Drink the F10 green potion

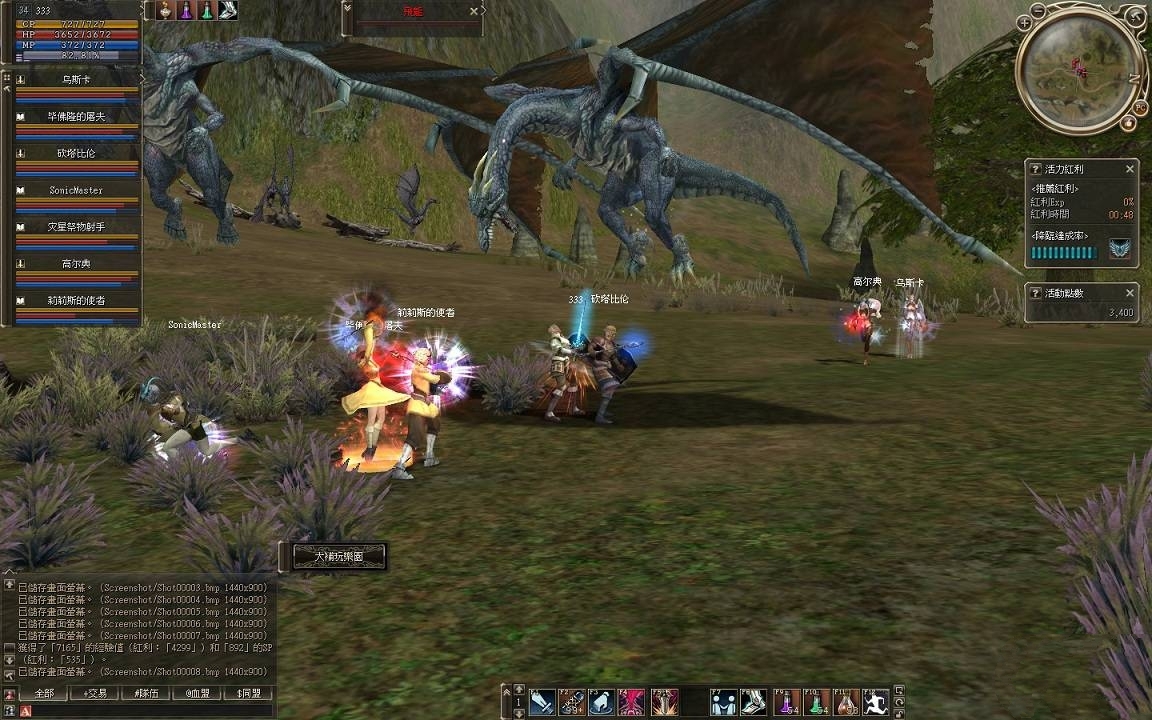click(x=816, y=703)
